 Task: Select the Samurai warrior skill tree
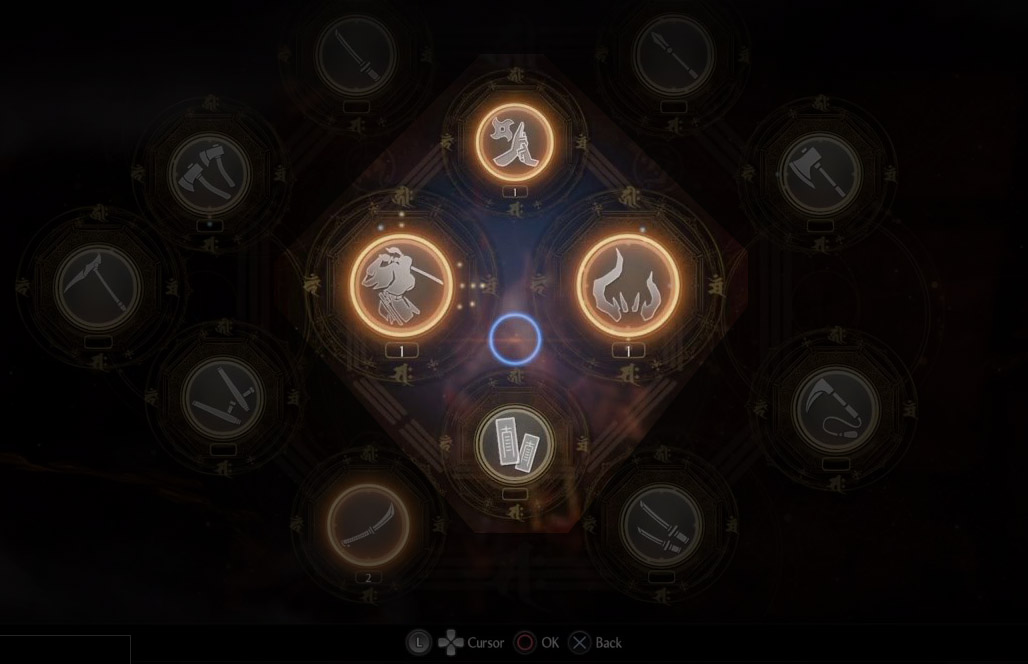click(x=401, y=285)
